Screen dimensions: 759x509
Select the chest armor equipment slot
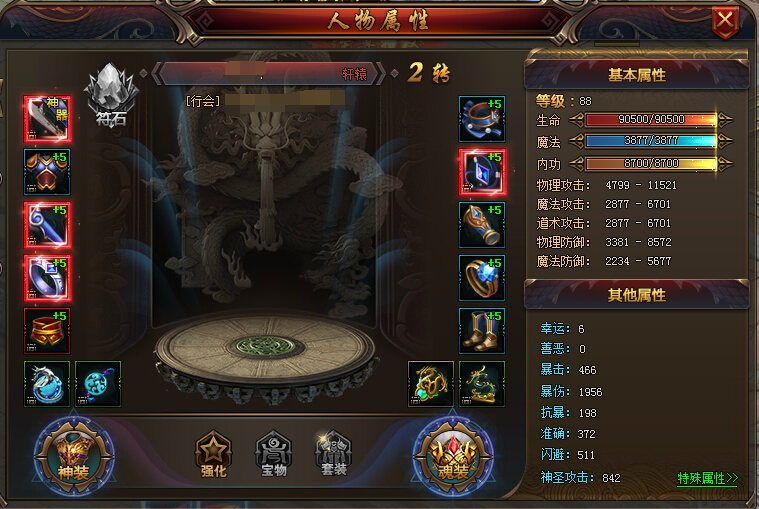tap(47, 171)
